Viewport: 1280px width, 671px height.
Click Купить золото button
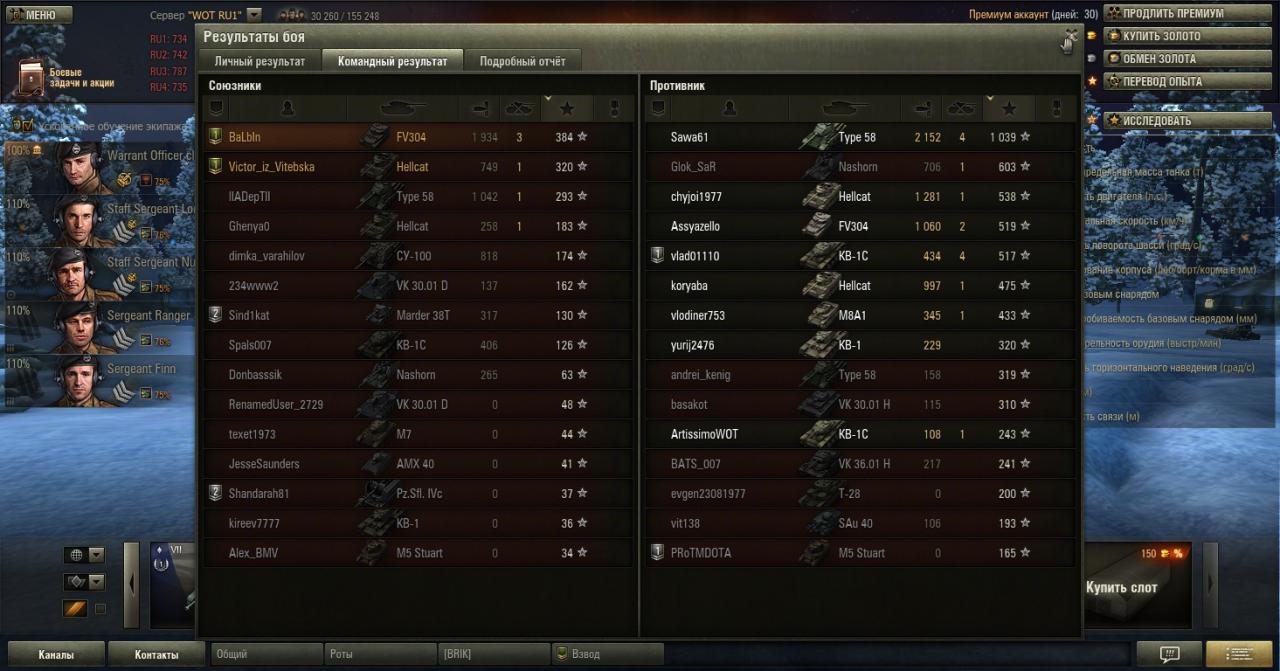point(1162,36)
